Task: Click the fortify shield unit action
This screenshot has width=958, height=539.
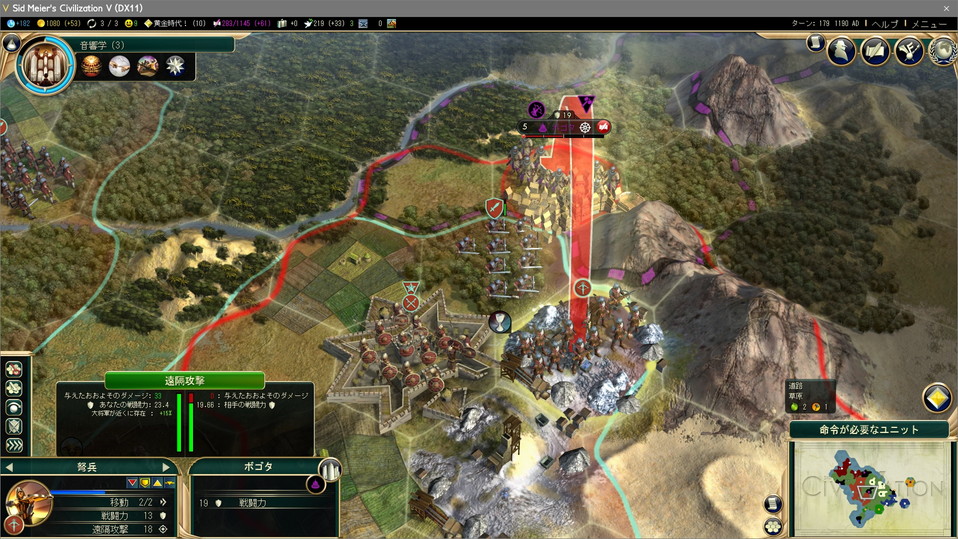Action: [15, 426]
